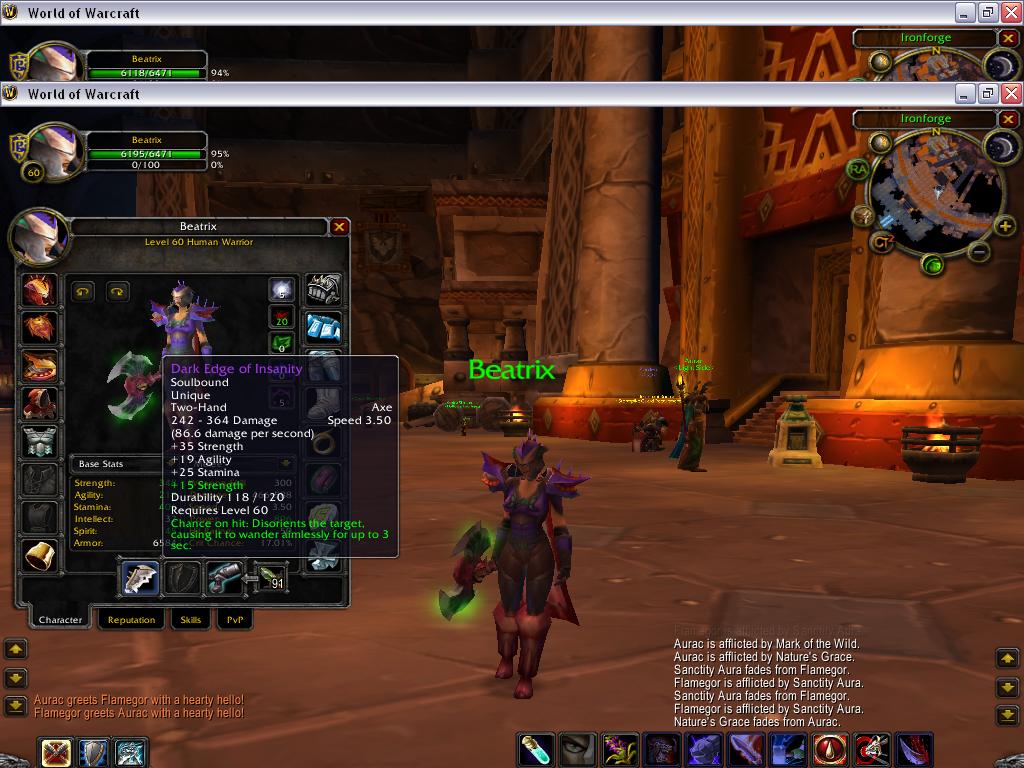Activate the blood drop ability icon
This screenshot has height=768, width=1024.
(831, 750)
